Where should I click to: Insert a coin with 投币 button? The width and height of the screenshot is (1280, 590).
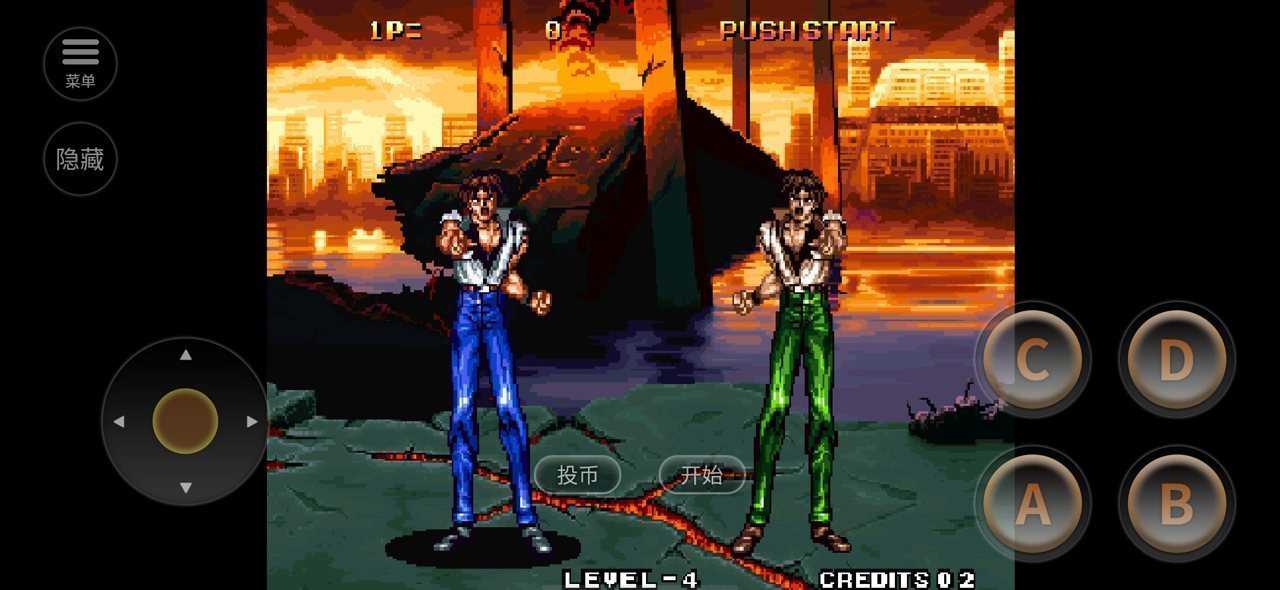[577, 475]
